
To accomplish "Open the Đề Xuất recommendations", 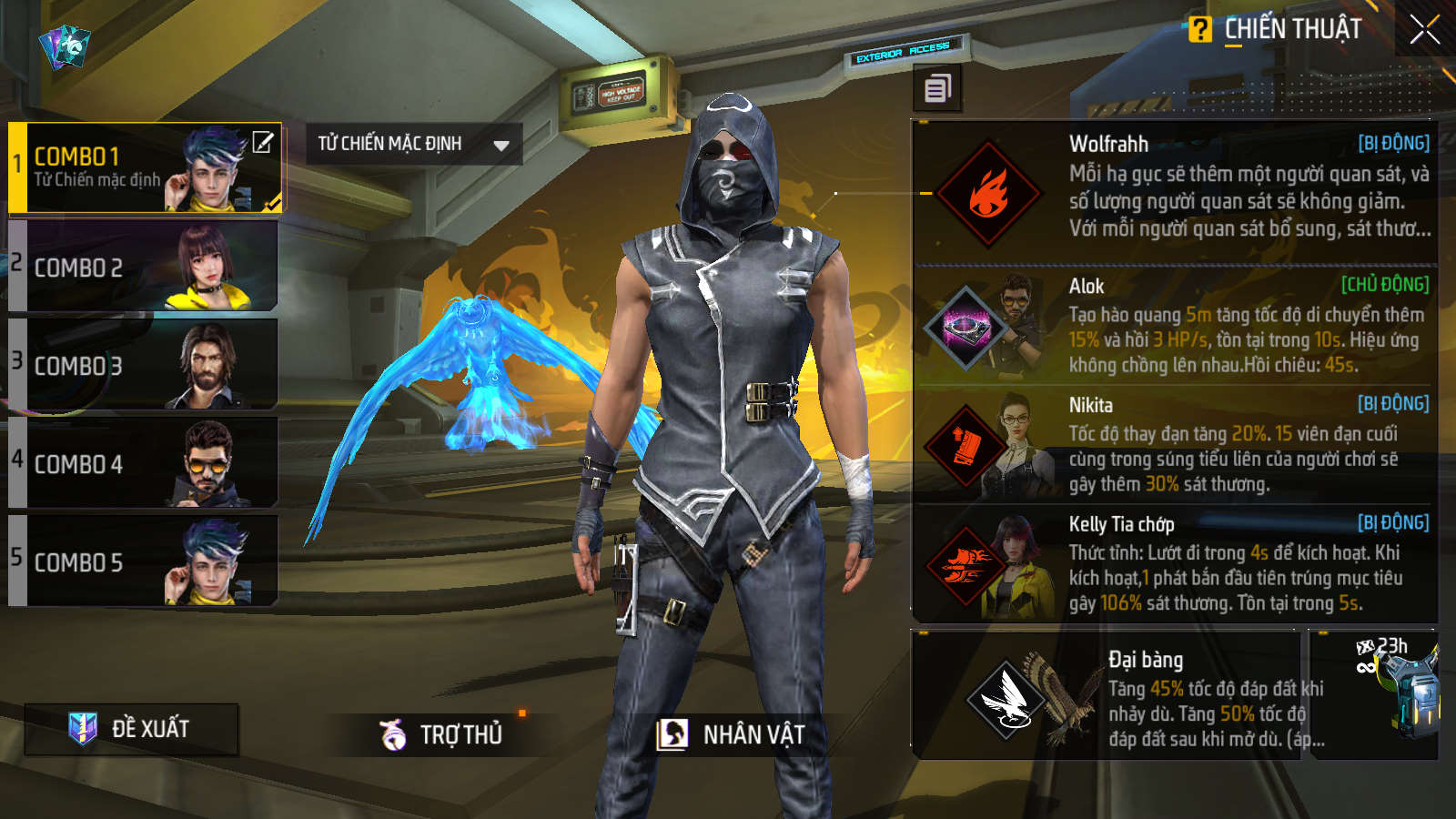I will pyautogui.click(x=131, y=729).
